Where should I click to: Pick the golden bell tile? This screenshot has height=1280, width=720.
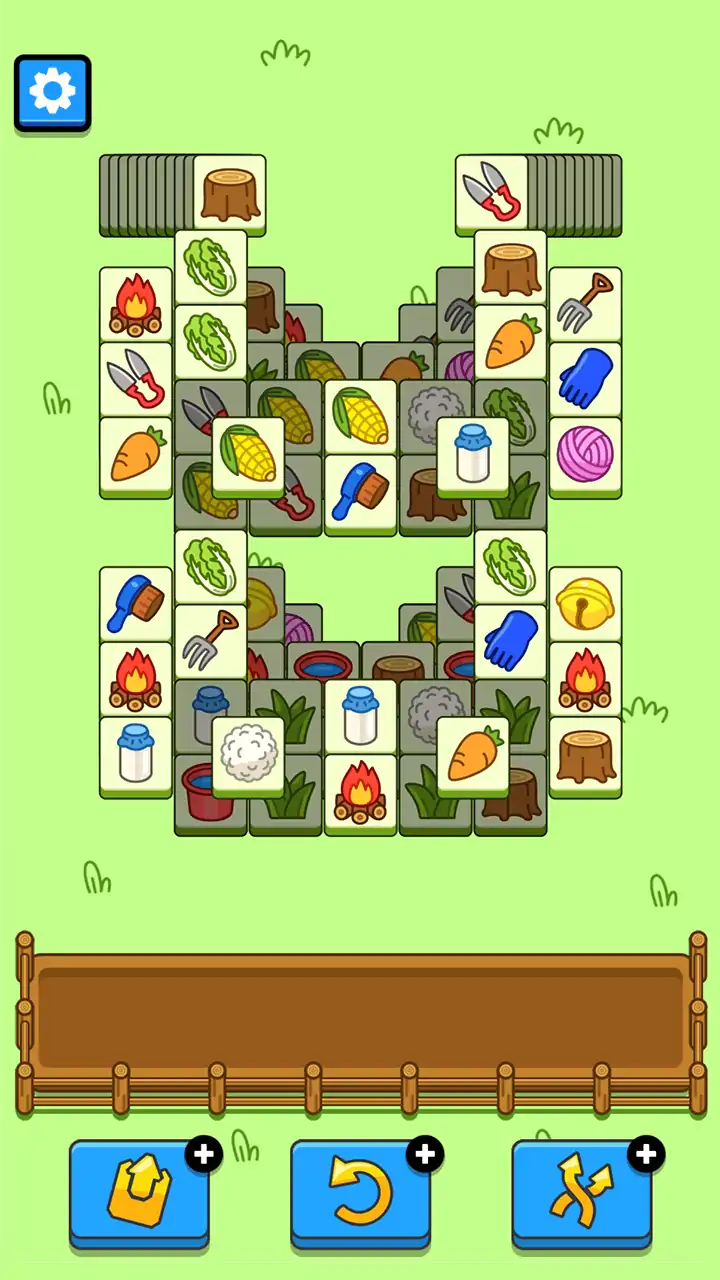point(585,604)
